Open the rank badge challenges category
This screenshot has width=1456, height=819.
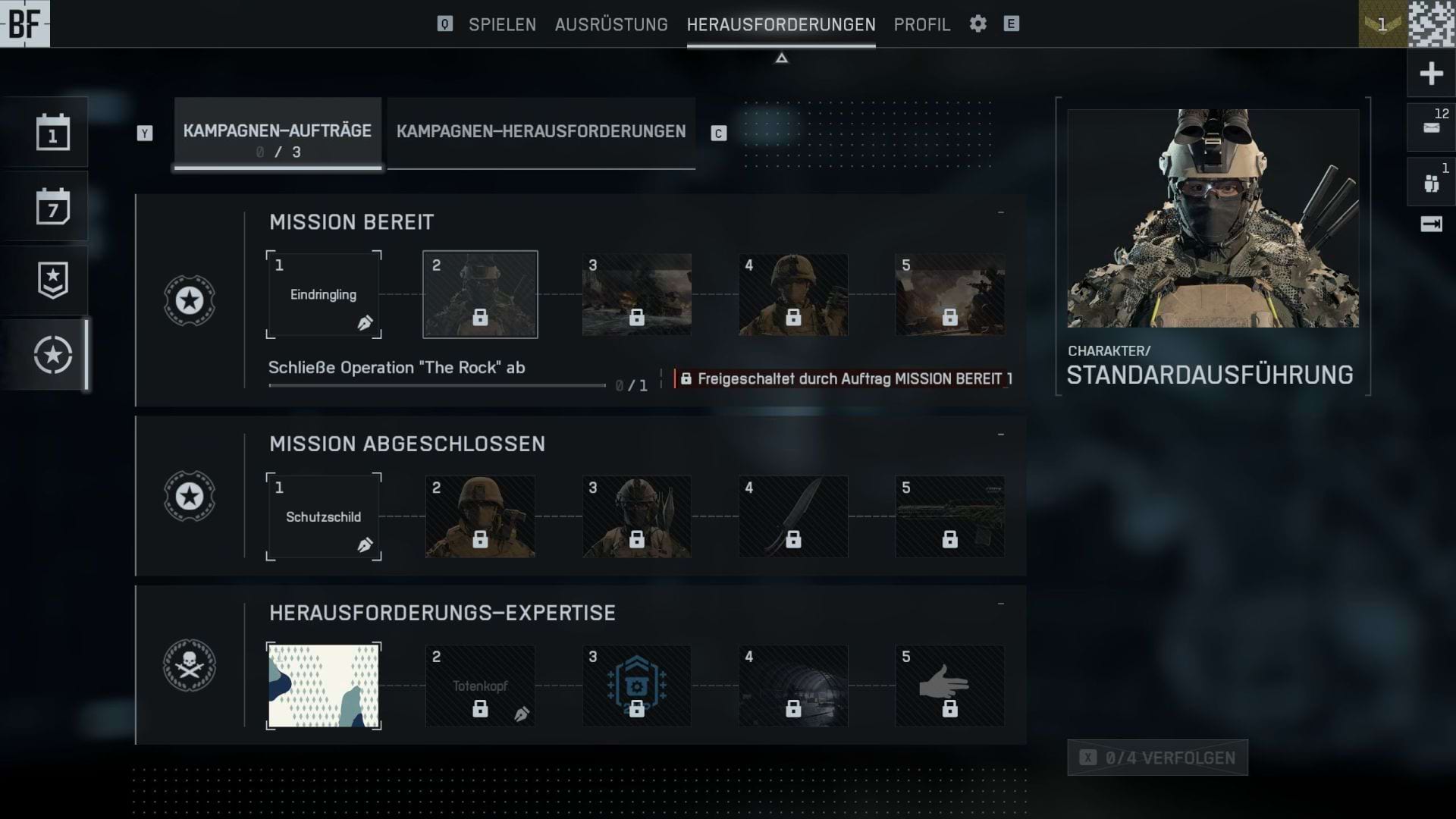(x=53, y=280)
